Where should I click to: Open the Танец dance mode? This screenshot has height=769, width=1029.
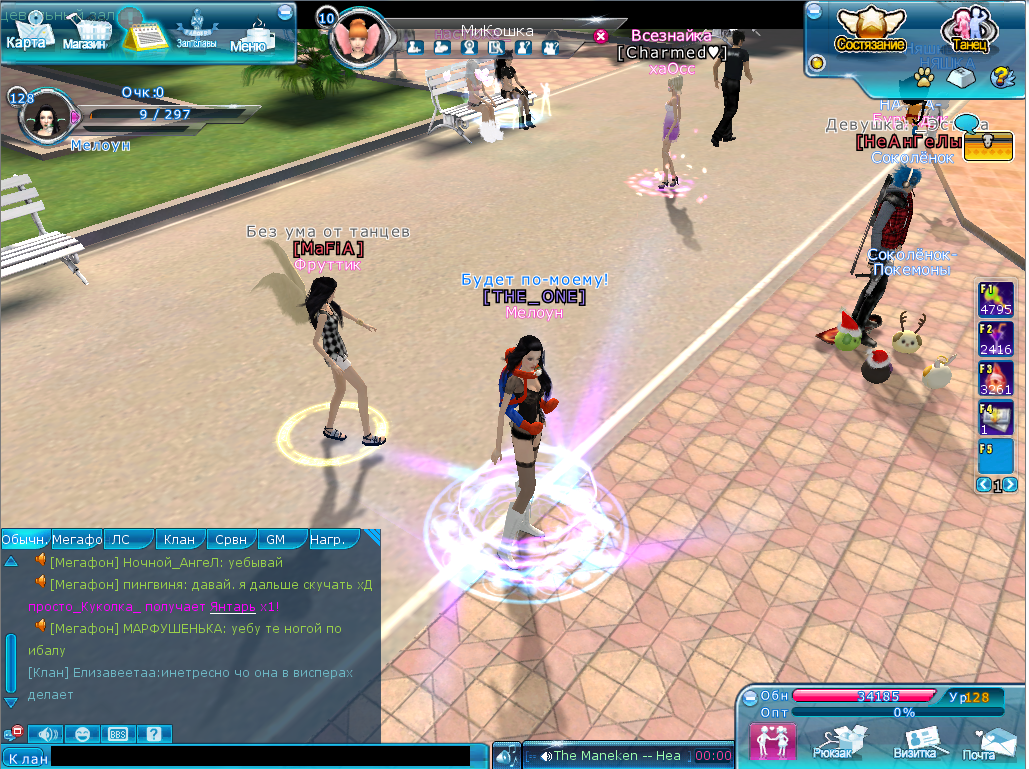(968, 31)
